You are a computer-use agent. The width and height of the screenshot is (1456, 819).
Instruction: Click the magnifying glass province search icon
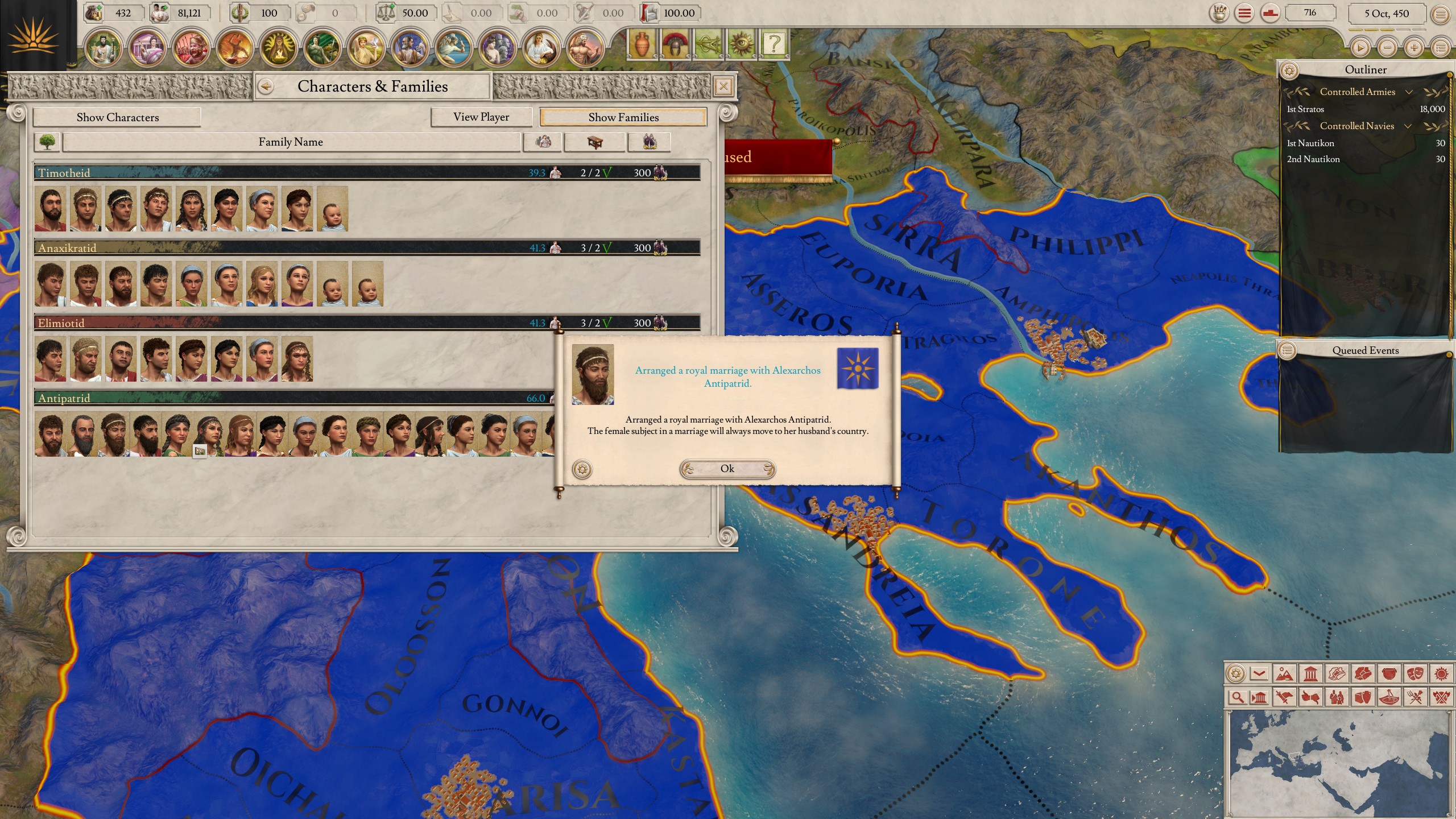(x=1238, y=698)
